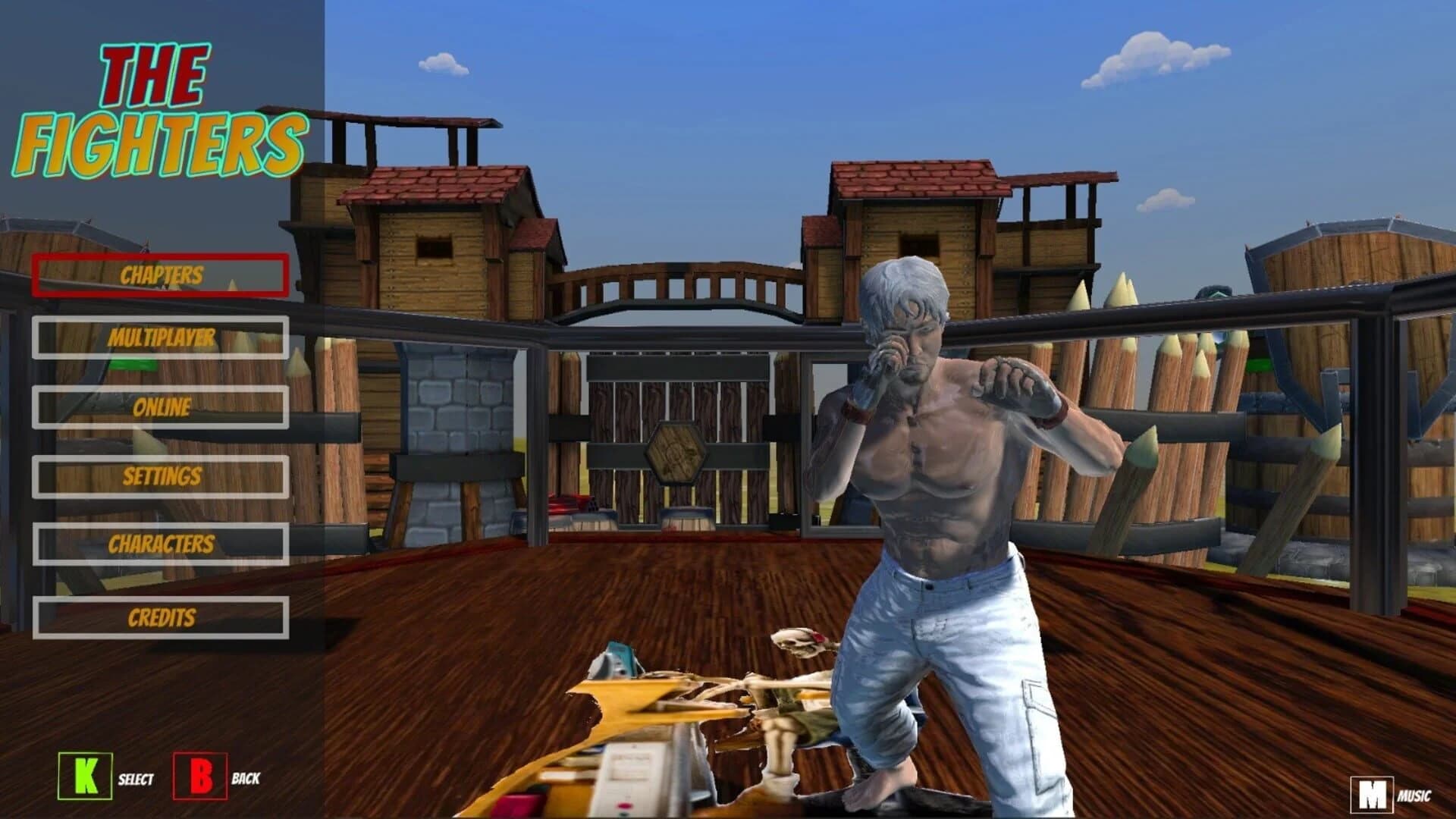This screenshot has width=1456, height=819.
Task: Click the green progress bar under Multiplayer
Action: click(133, 364)
